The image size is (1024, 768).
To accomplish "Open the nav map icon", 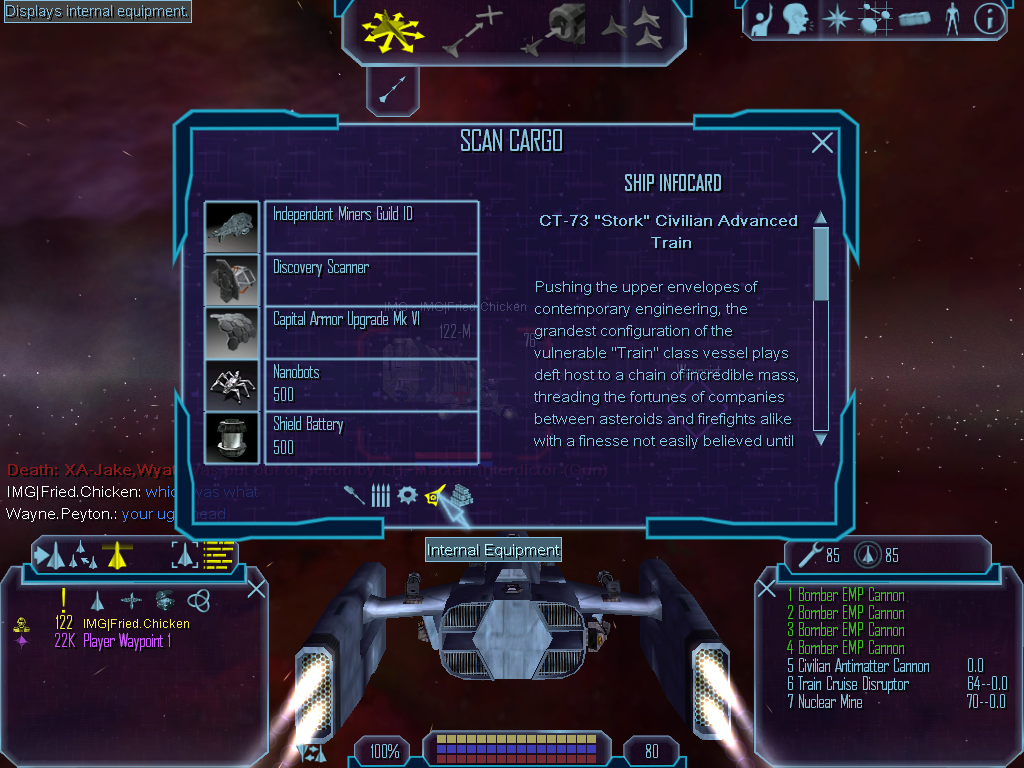I will 876,19.
